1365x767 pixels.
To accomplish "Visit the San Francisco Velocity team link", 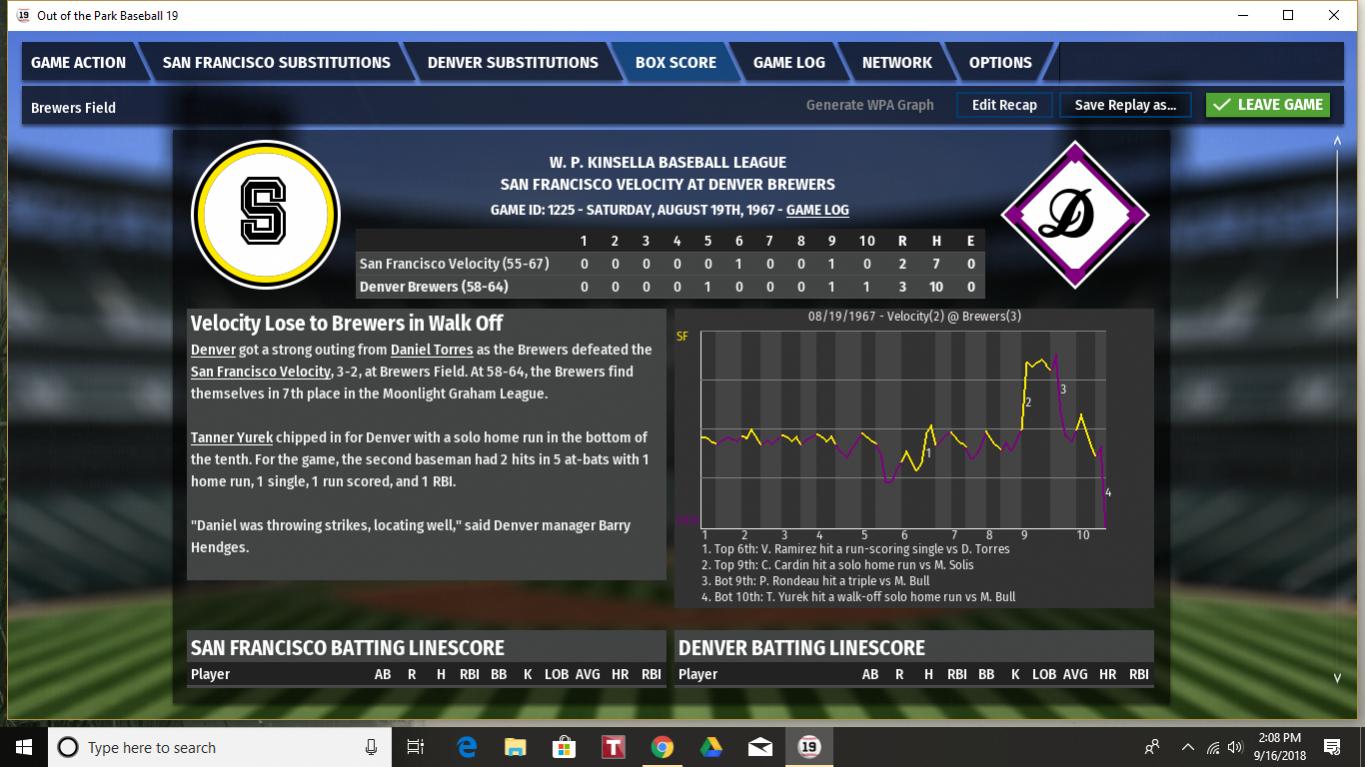I will 260,372.
